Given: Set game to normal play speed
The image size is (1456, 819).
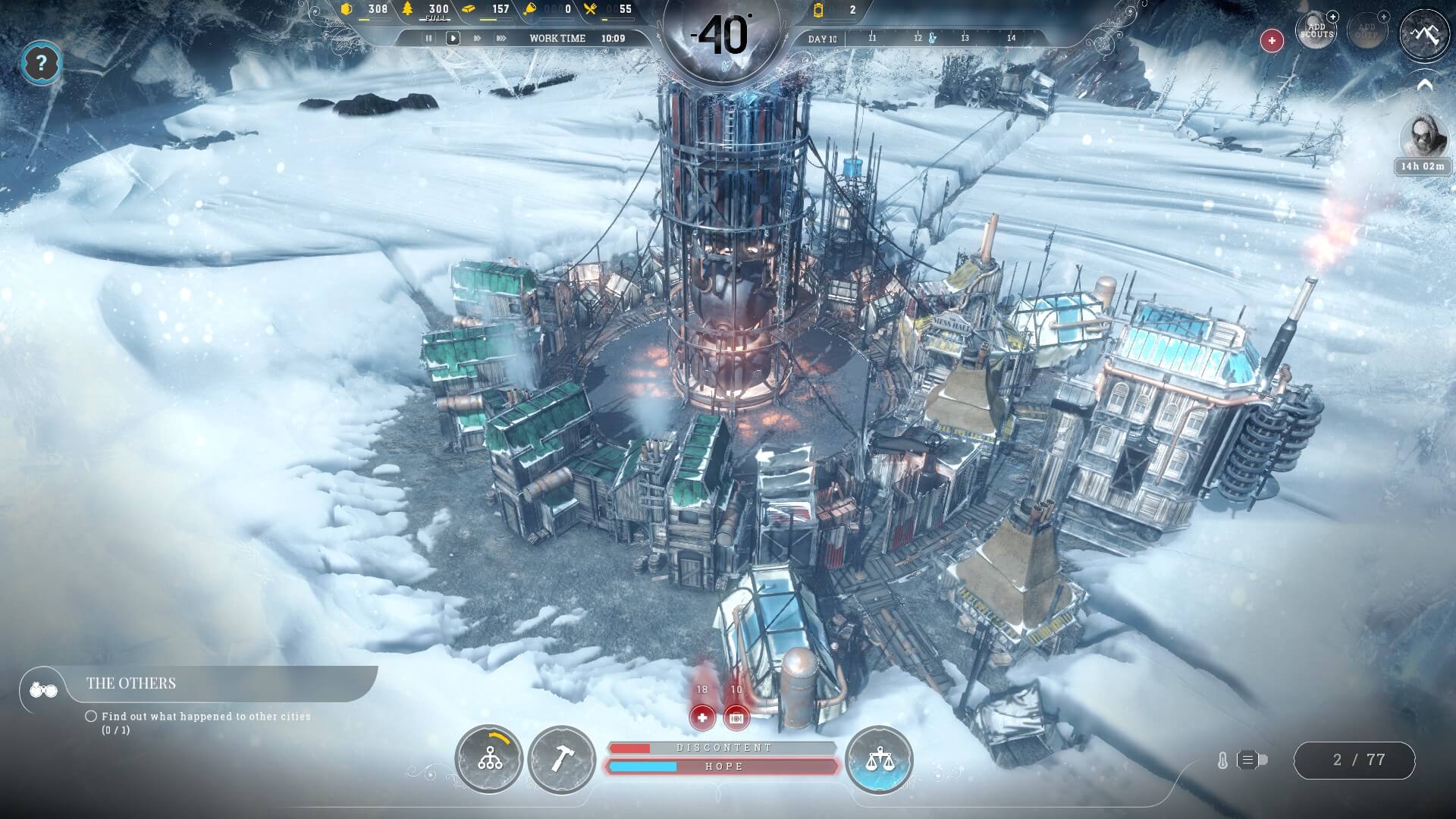Looking at the screenshot, I should tap(453, 38).
